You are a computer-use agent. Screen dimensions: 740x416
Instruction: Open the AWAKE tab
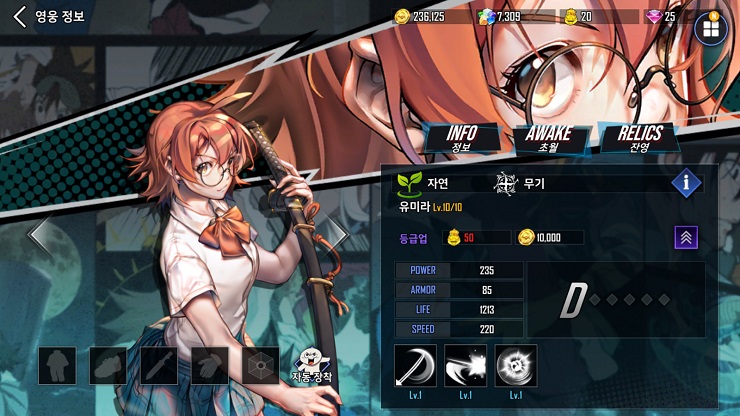click(548, 138)
